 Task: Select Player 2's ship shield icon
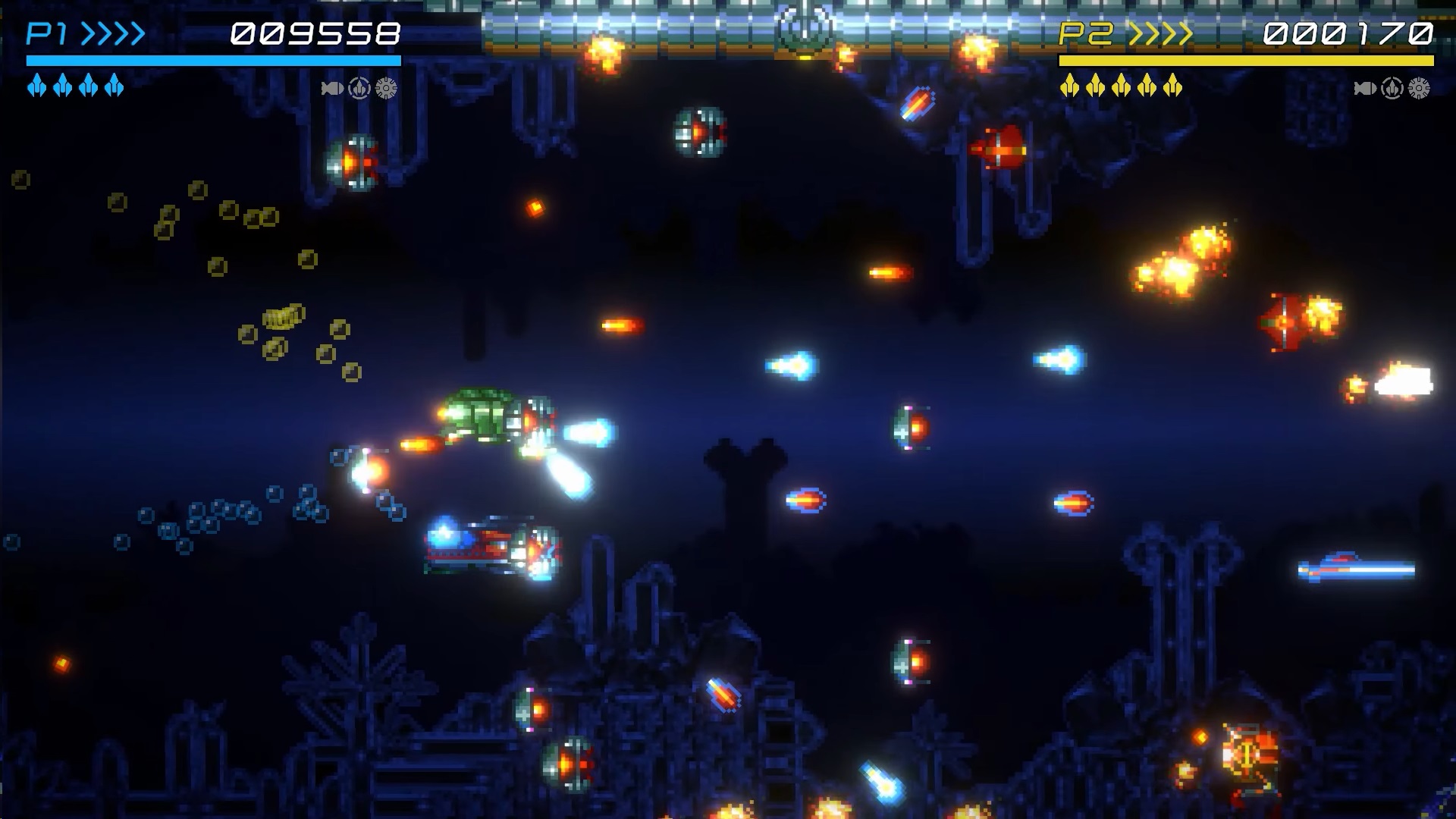(x=1392, y=89)
